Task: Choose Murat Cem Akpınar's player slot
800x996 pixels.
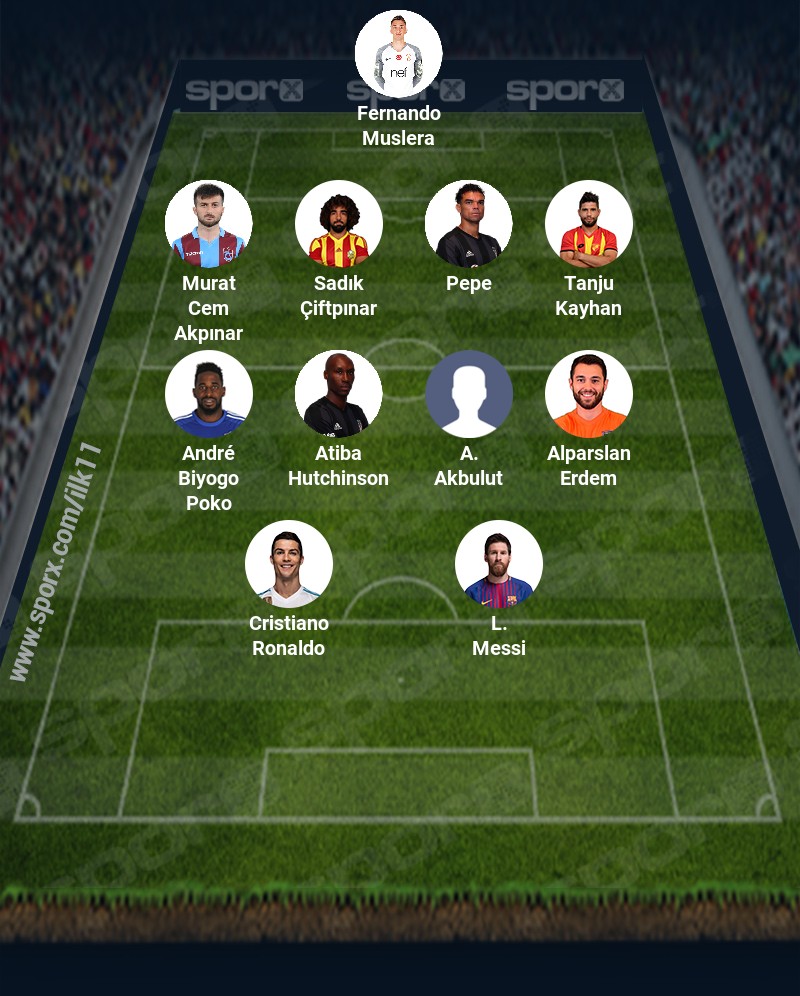Action: 209,224
